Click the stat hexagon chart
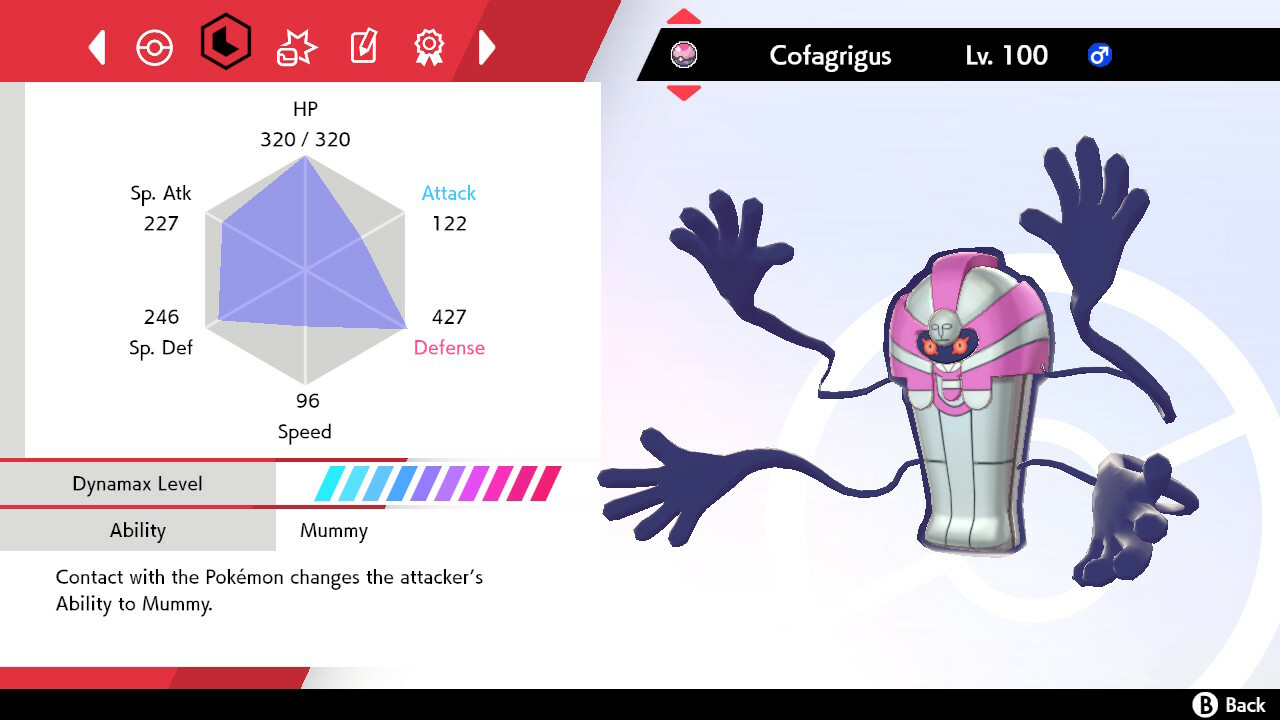Viewport: 1280px width, 720px height. coord(305,270)
